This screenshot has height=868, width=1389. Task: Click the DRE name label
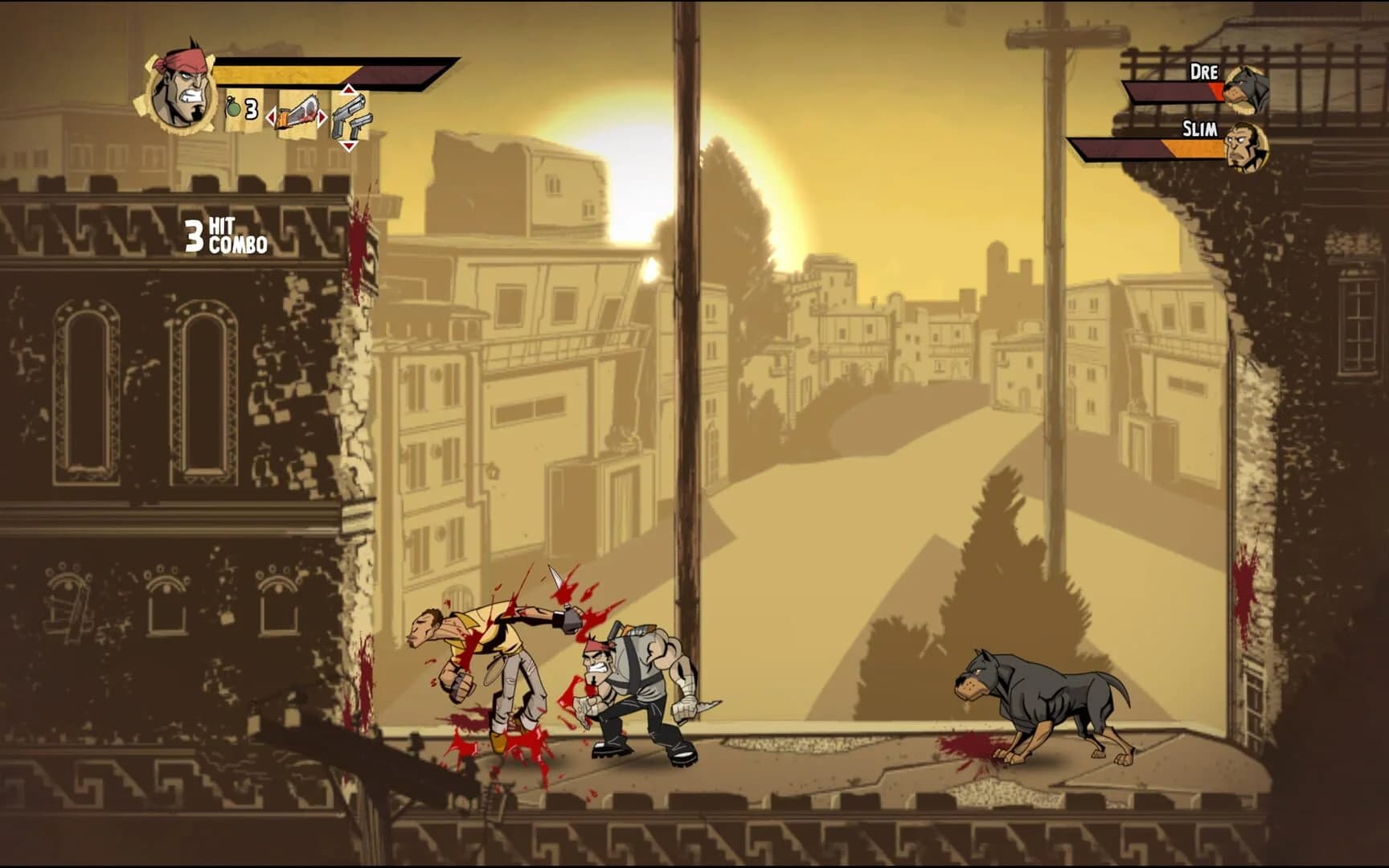pyautogui.click(x=1204, y=72)
